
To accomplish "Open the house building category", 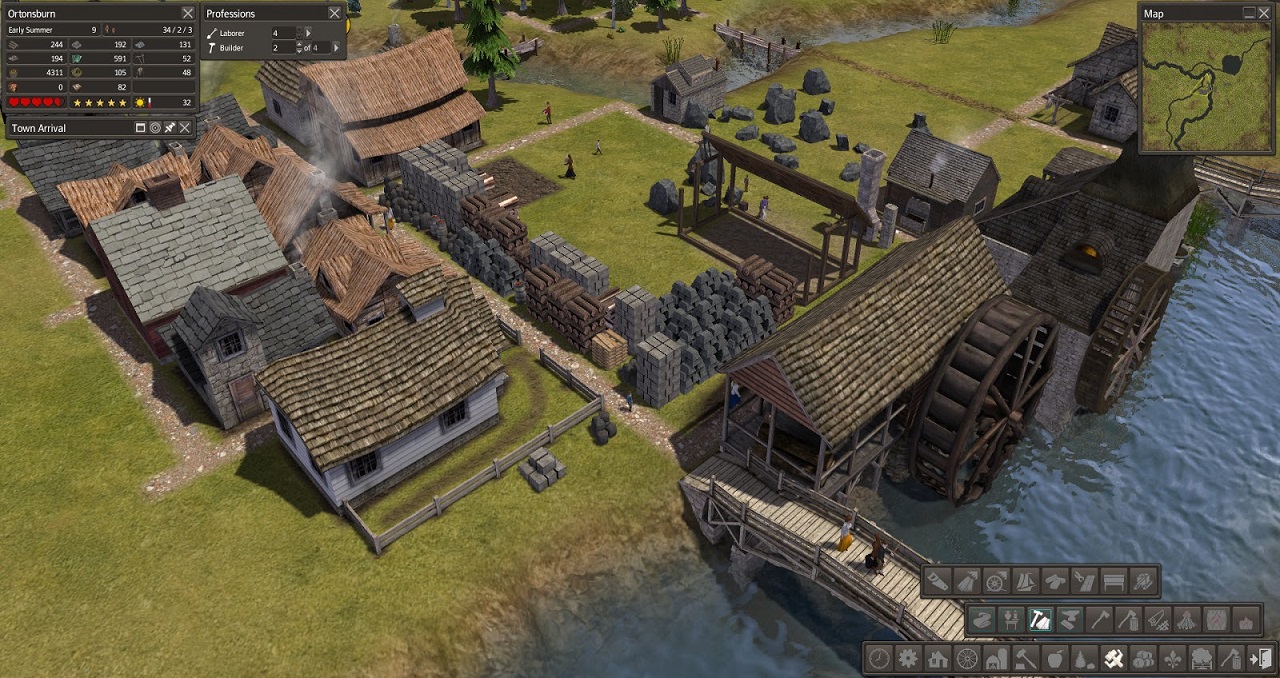I will [x=937, y=659].
